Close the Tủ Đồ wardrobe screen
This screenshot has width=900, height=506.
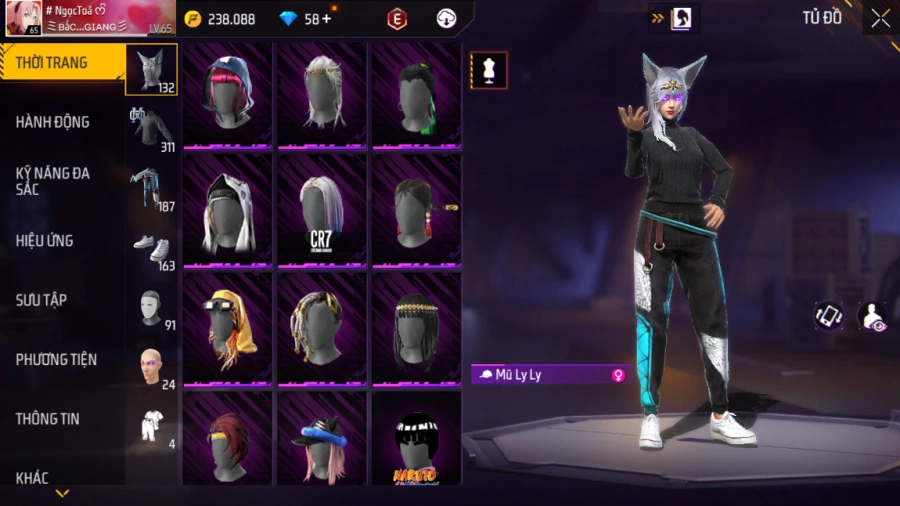click(879, 18)
